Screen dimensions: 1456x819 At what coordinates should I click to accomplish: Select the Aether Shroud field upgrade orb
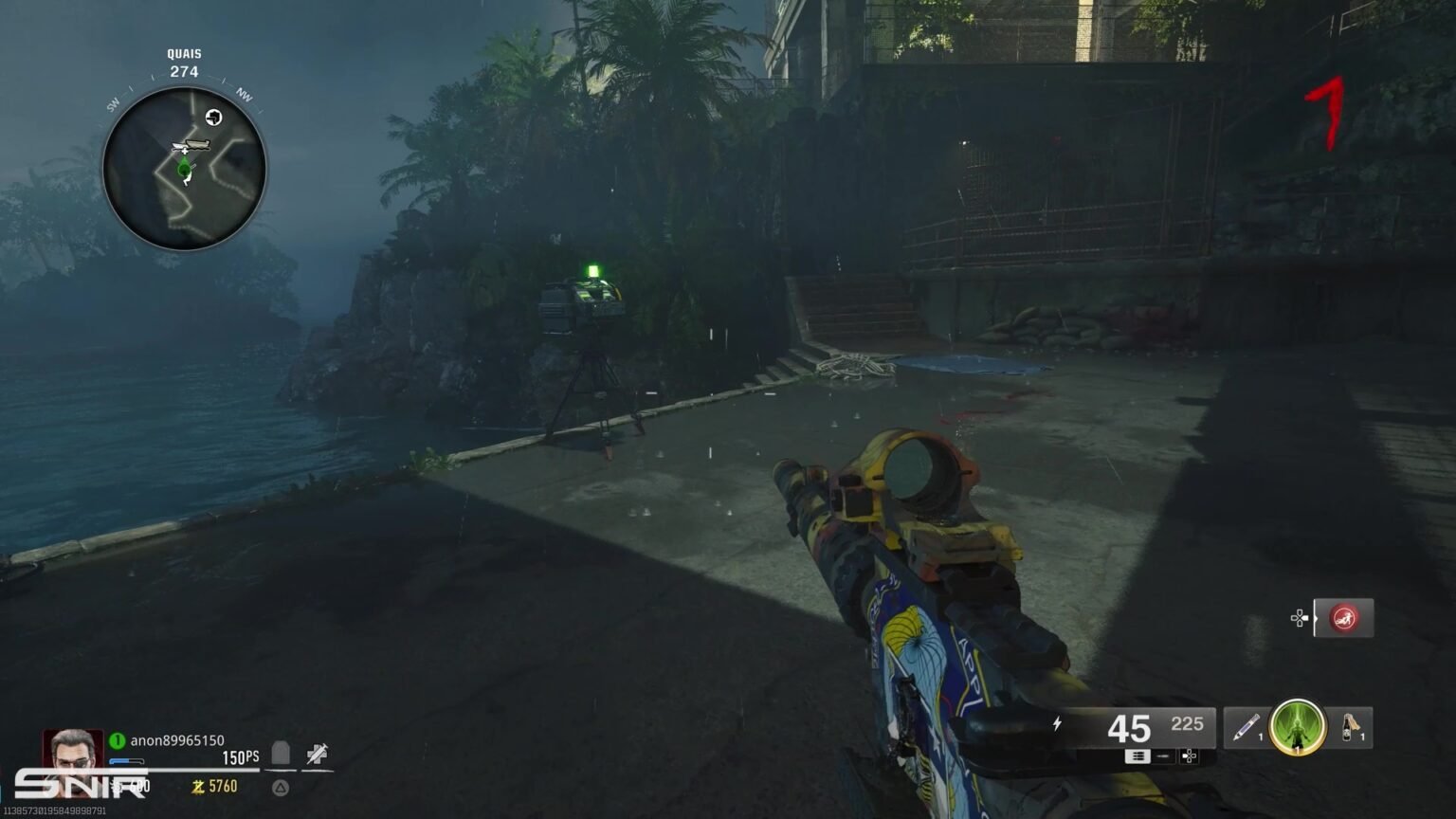[1296, 729]
